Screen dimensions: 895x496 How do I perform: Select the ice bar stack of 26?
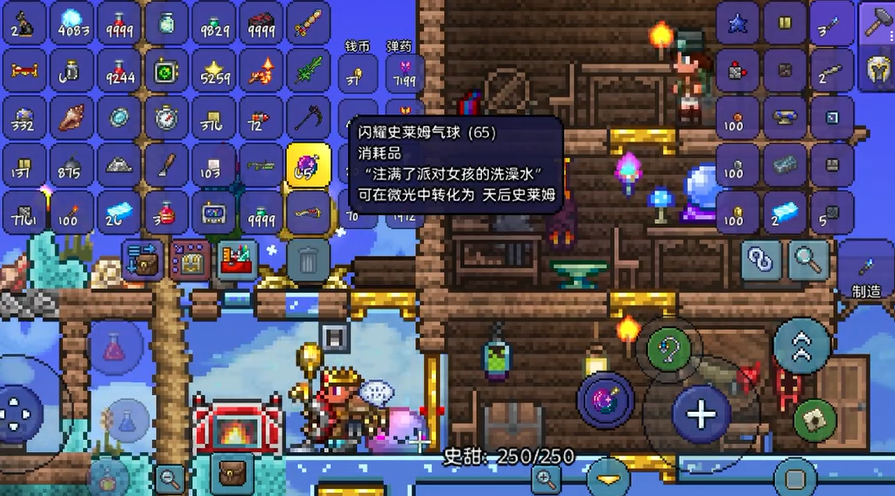(119, 212)
